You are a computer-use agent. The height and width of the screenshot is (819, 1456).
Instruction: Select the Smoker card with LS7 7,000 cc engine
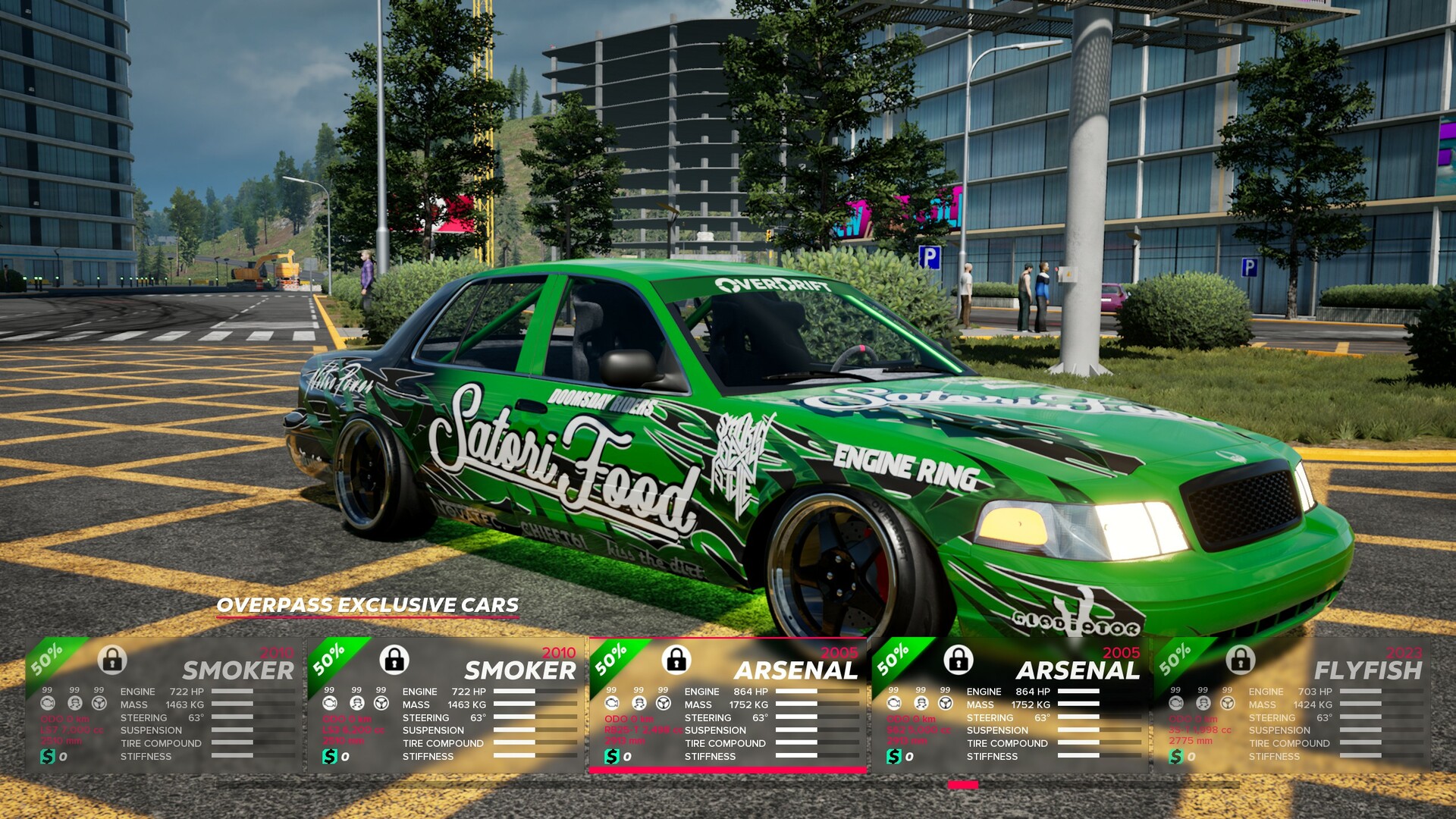pos(163,705)
